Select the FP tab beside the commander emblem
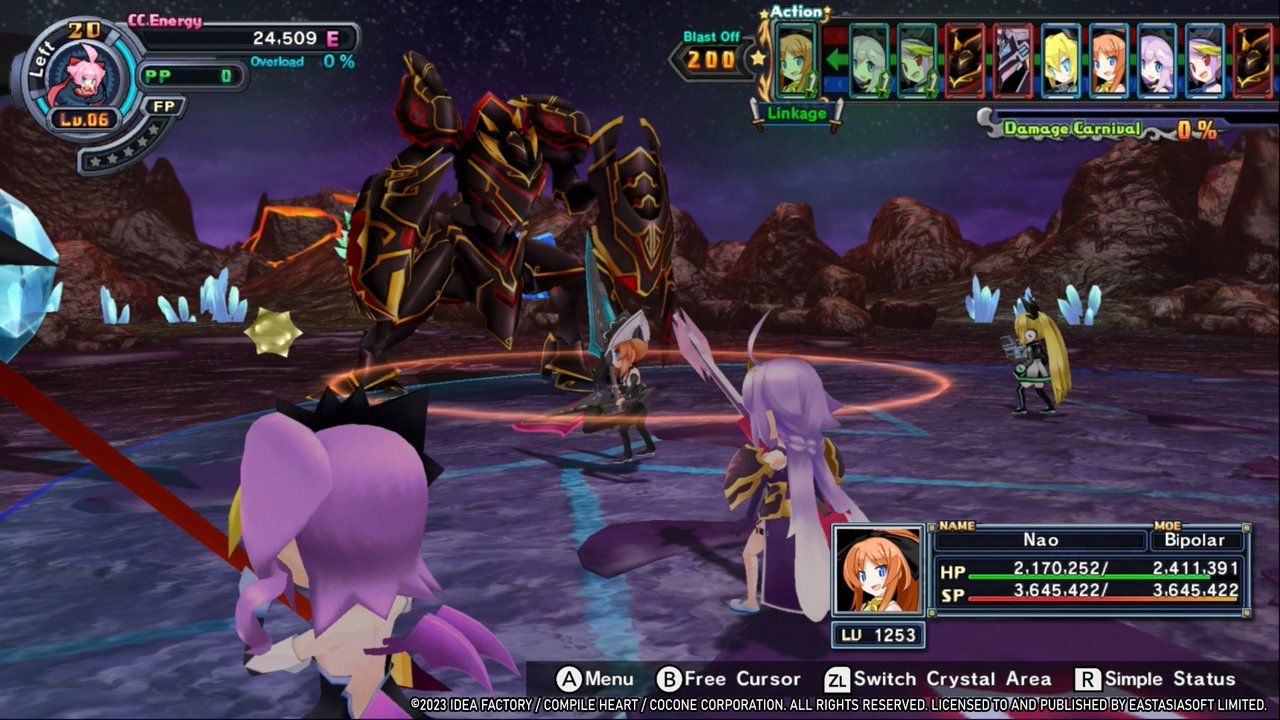This screenshot has width=1280, height=720. tap(163, 106)
